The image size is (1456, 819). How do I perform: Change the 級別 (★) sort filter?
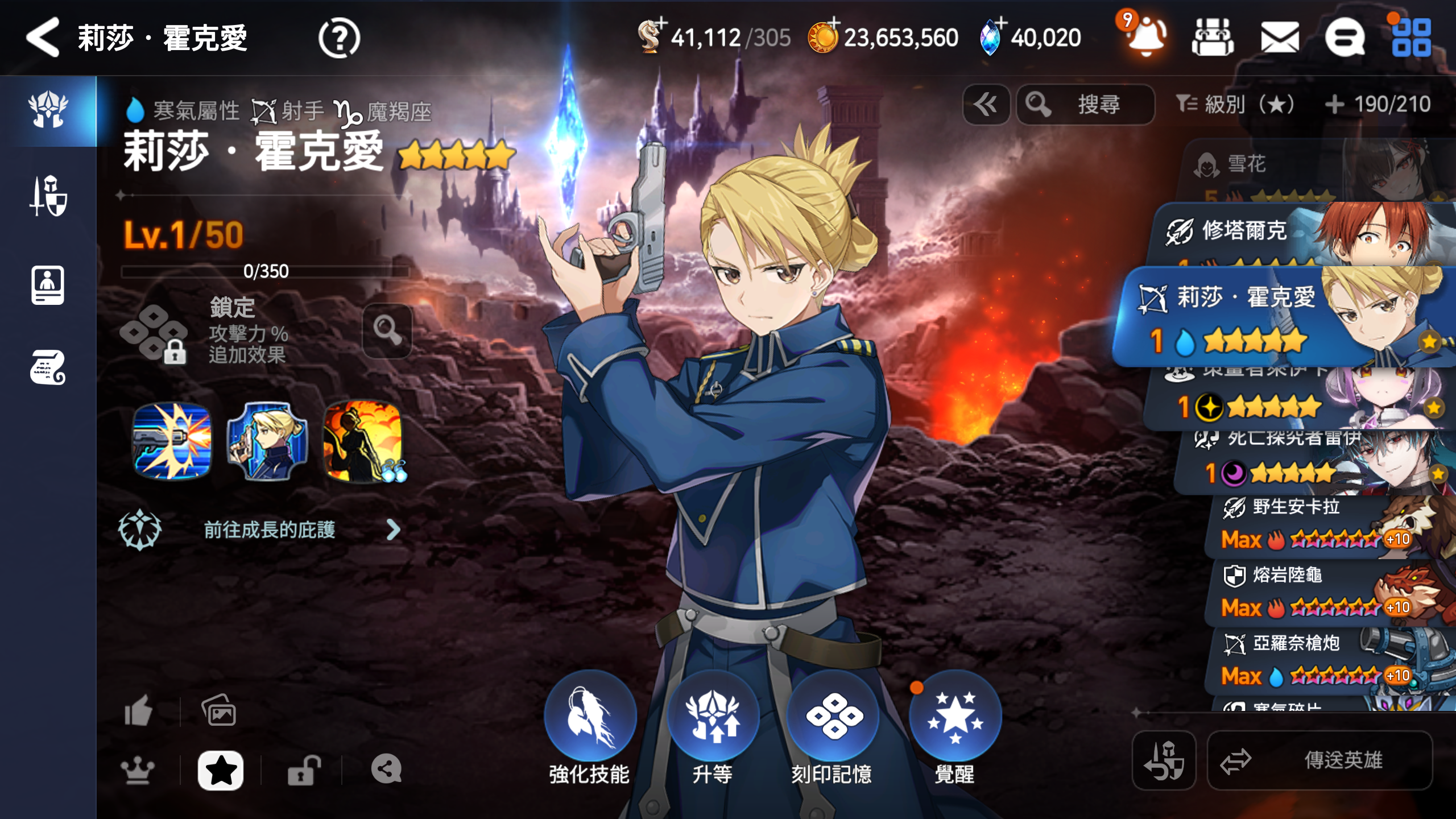coord(1235,105)
